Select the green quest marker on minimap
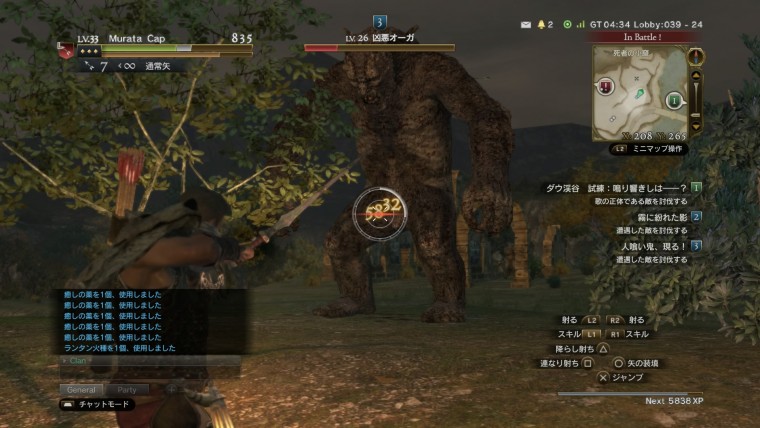The image size is (760, 428). [674, 99]
